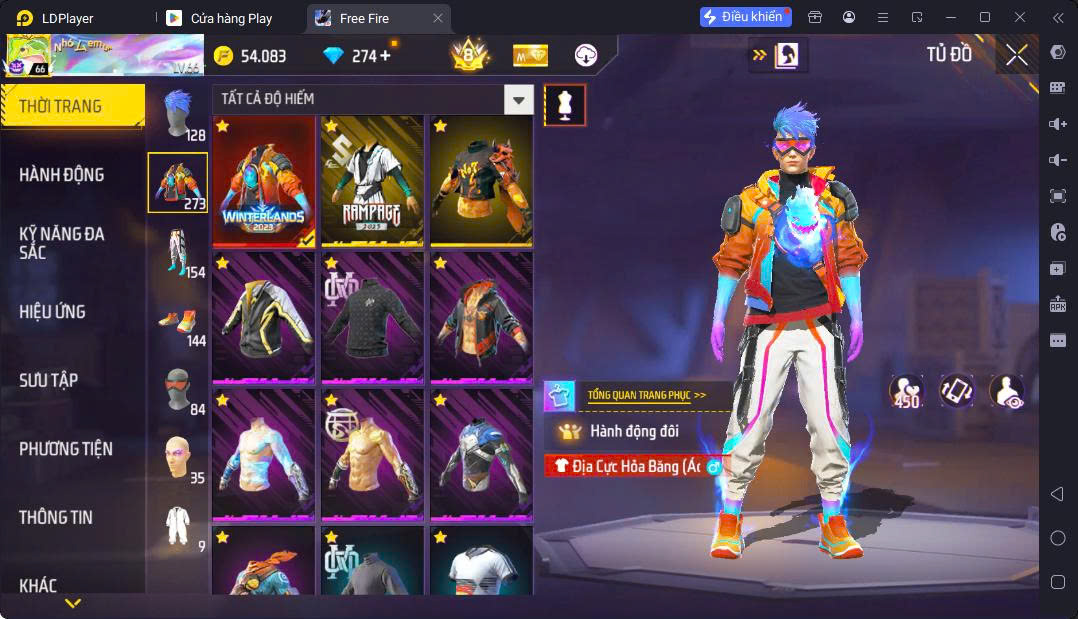Select the Winterlands 2023 jacket

[264, 181]
